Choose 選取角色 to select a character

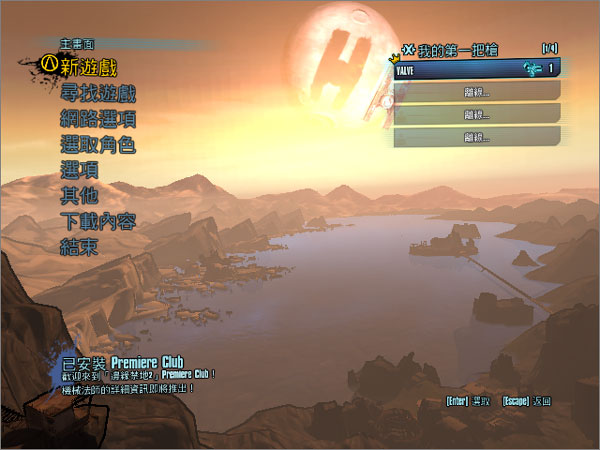pyautogui.click(x=98, y=145)
